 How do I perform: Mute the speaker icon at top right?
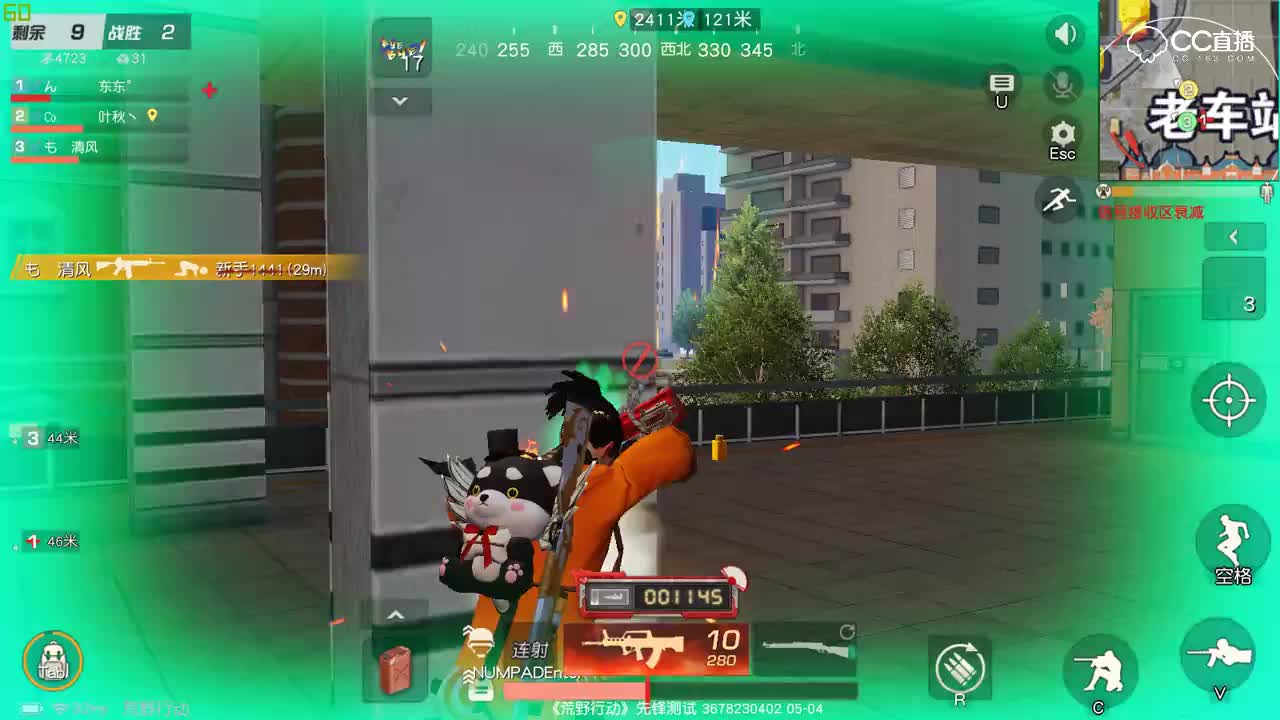[x=1063, y=33]
